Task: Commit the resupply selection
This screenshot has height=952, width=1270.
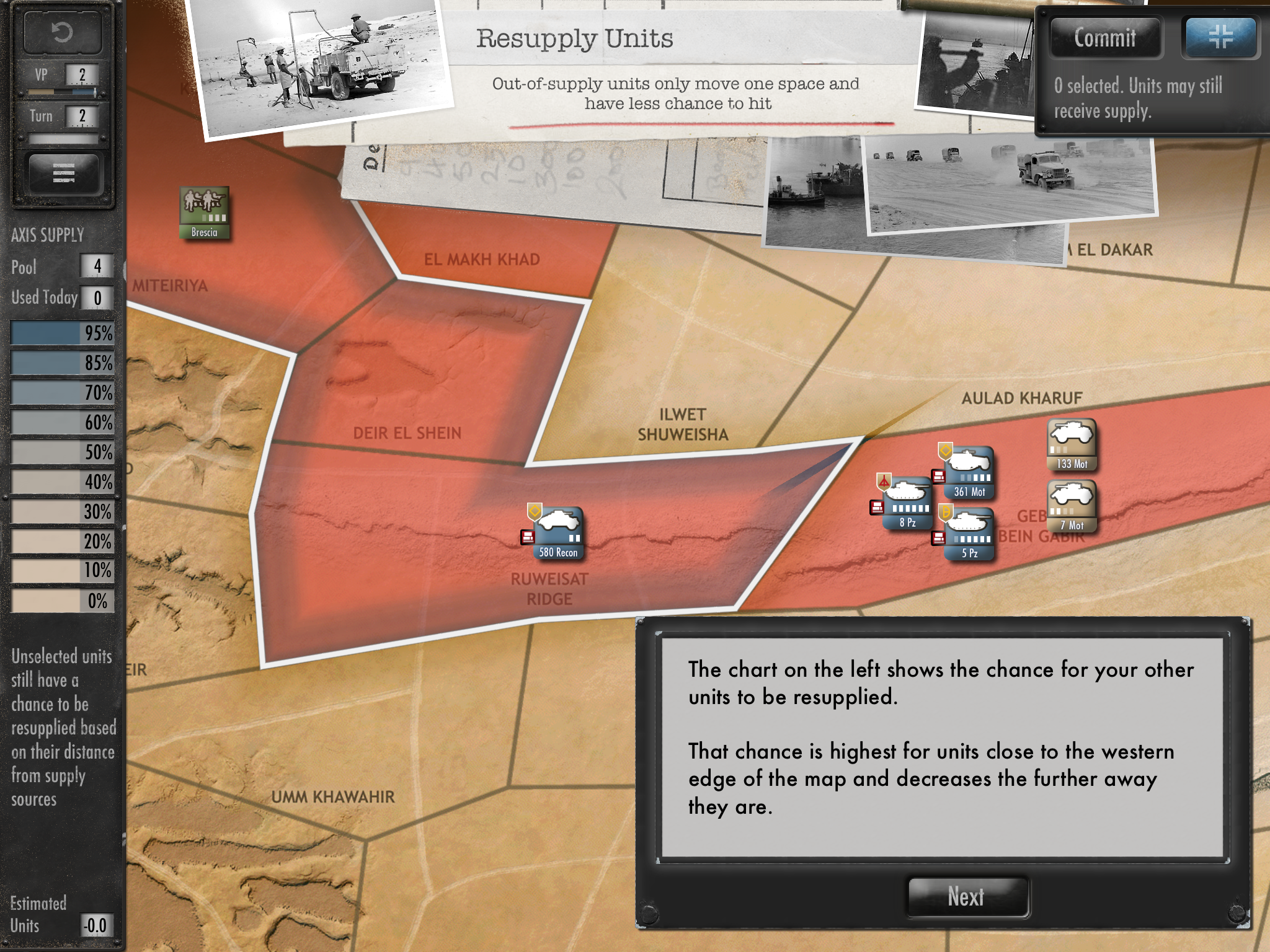Action: [x=1104, y=38]
